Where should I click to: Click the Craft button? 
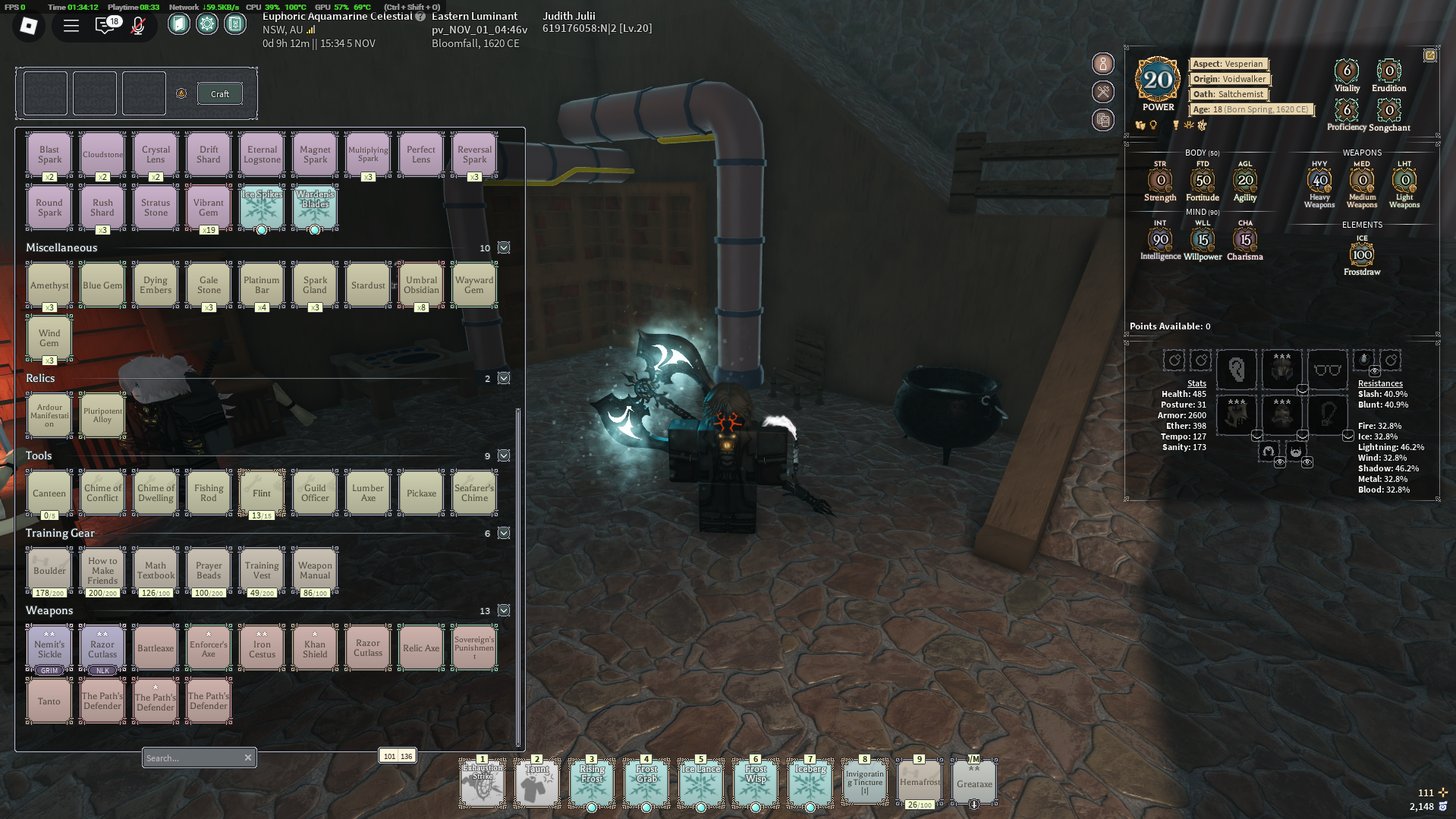219,93
